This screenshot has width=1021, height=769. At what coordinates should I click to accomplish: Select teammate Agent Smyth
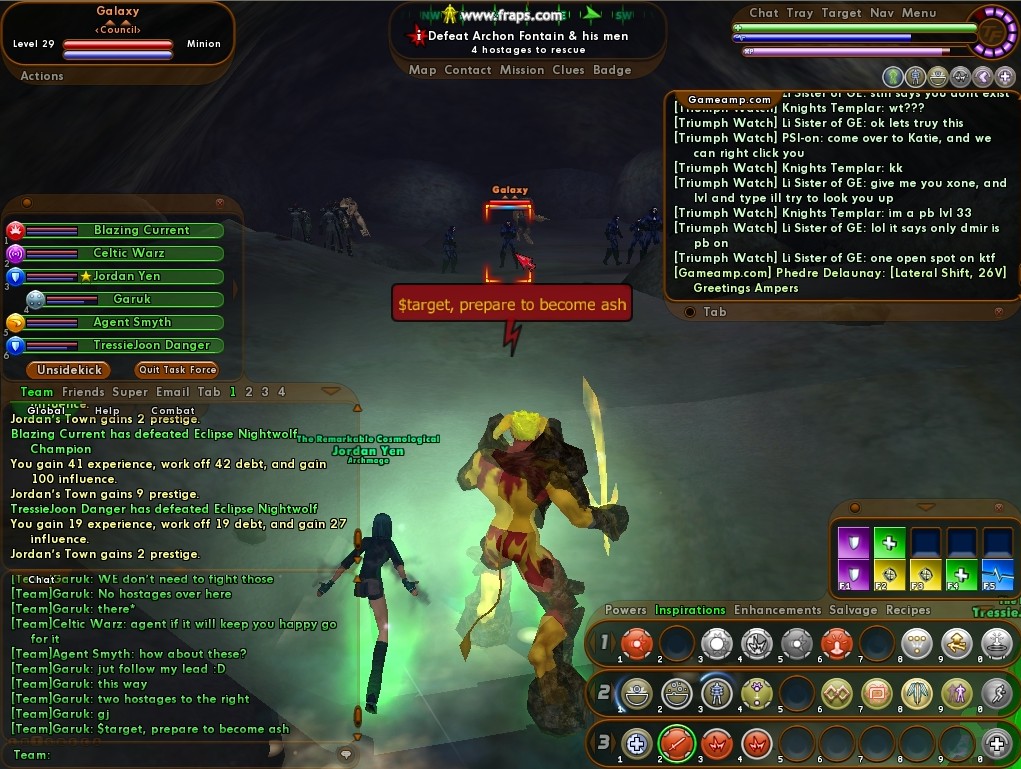(132, 322)
